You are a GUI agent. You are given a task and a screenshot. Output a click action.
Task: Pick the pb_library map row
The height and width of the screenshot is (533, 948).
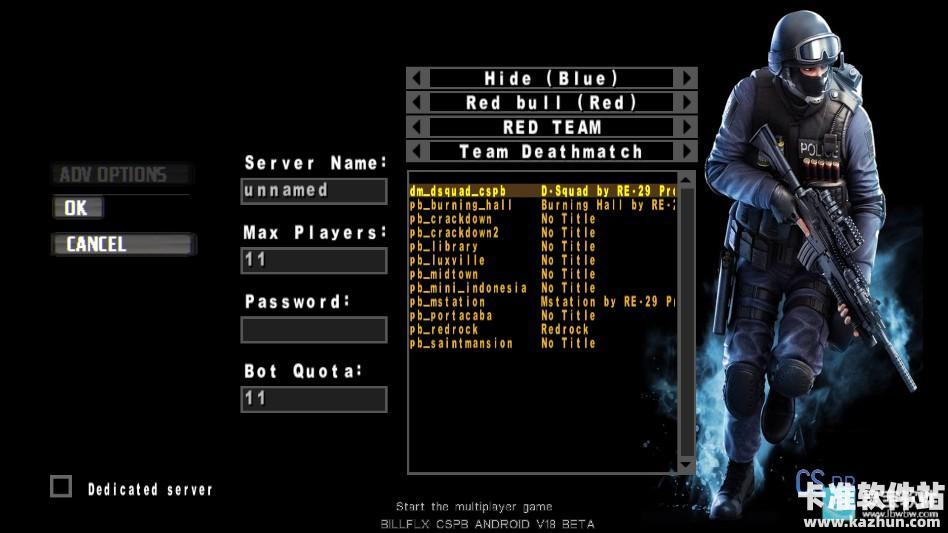pos(444,247)
